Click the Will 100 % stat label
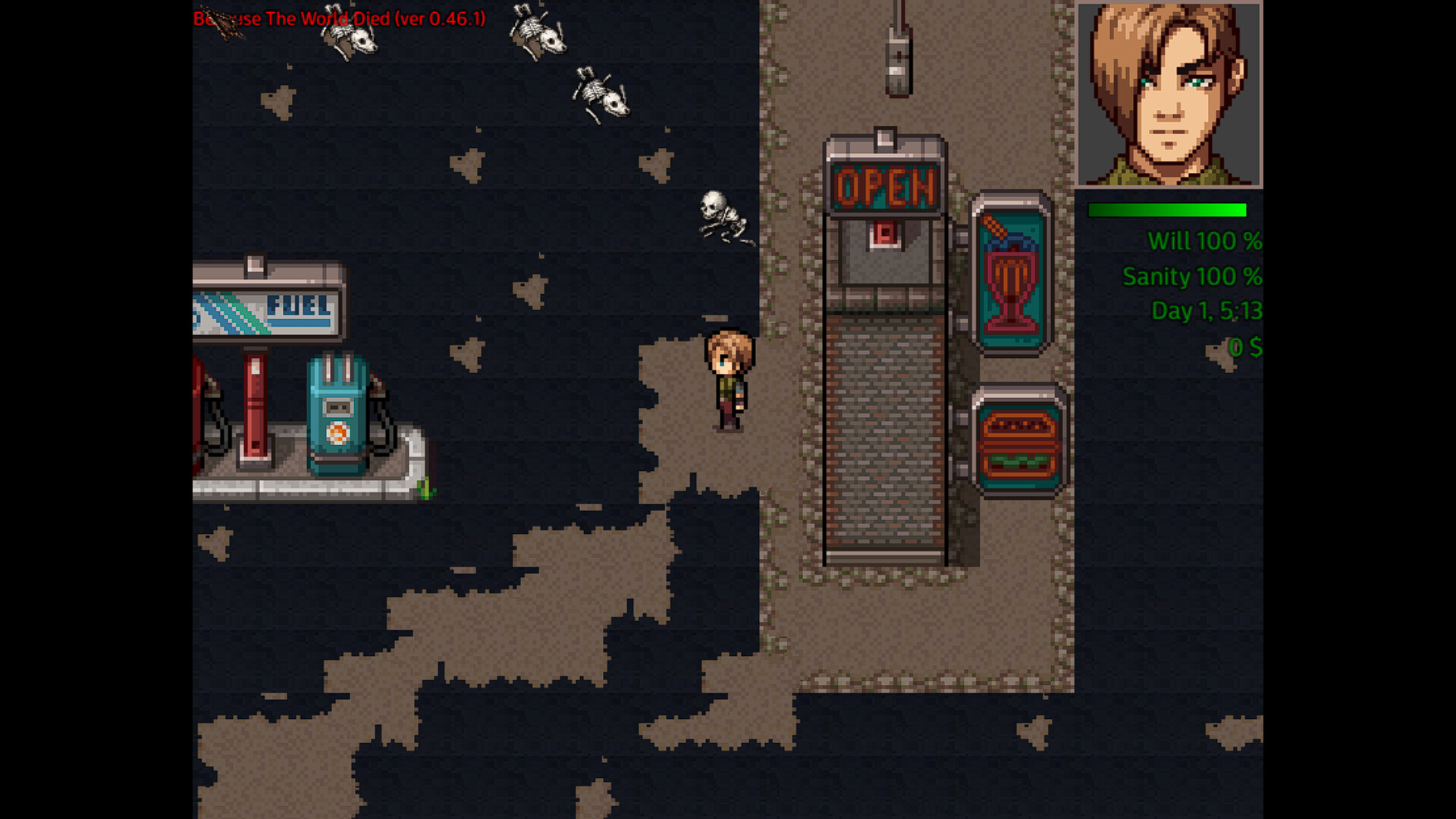The height and width of the screenshot is (819, 1456). pos(1206,240)
